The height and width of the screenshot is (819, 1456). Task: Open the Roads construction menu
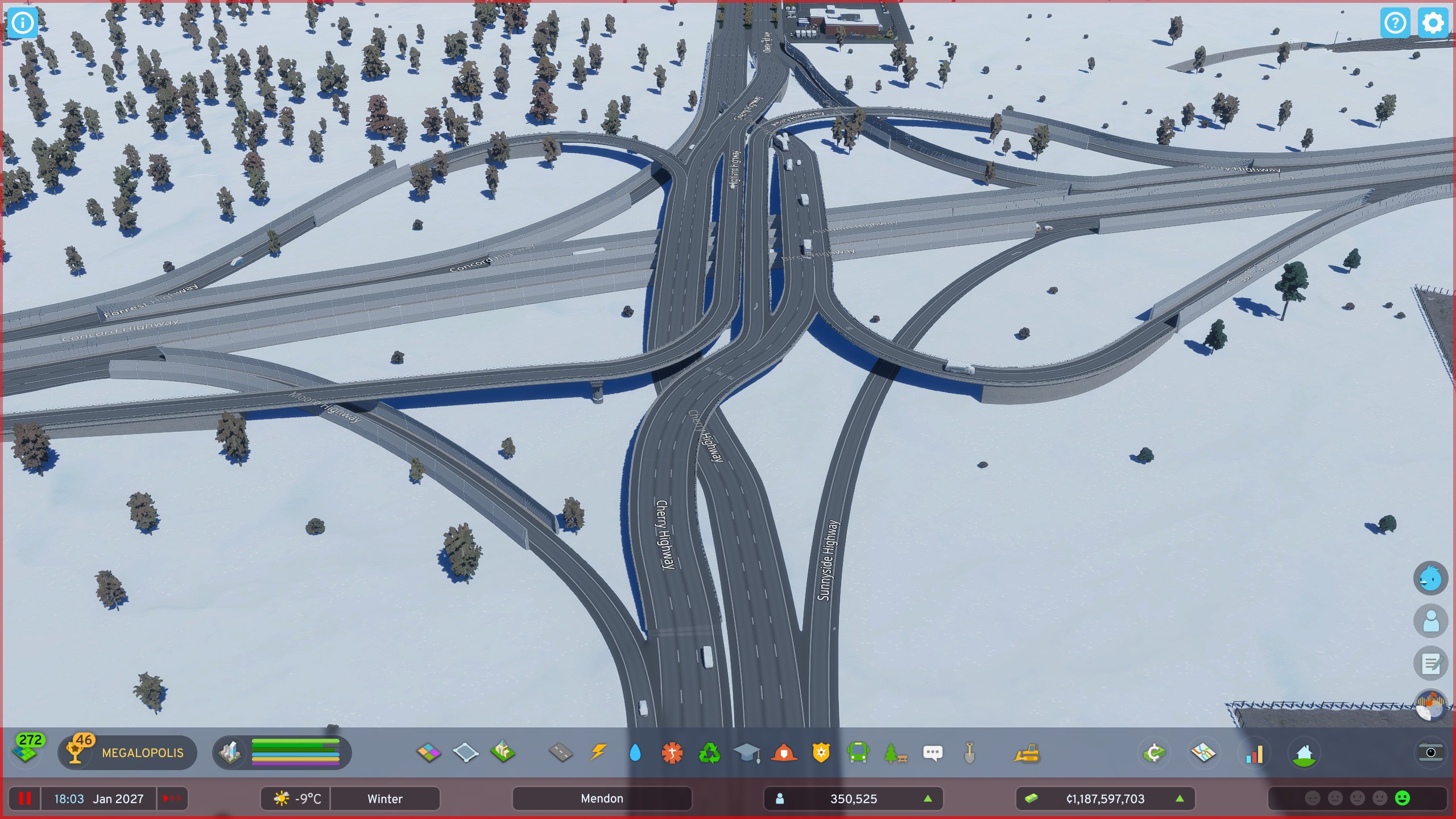[x=561, y=752]
